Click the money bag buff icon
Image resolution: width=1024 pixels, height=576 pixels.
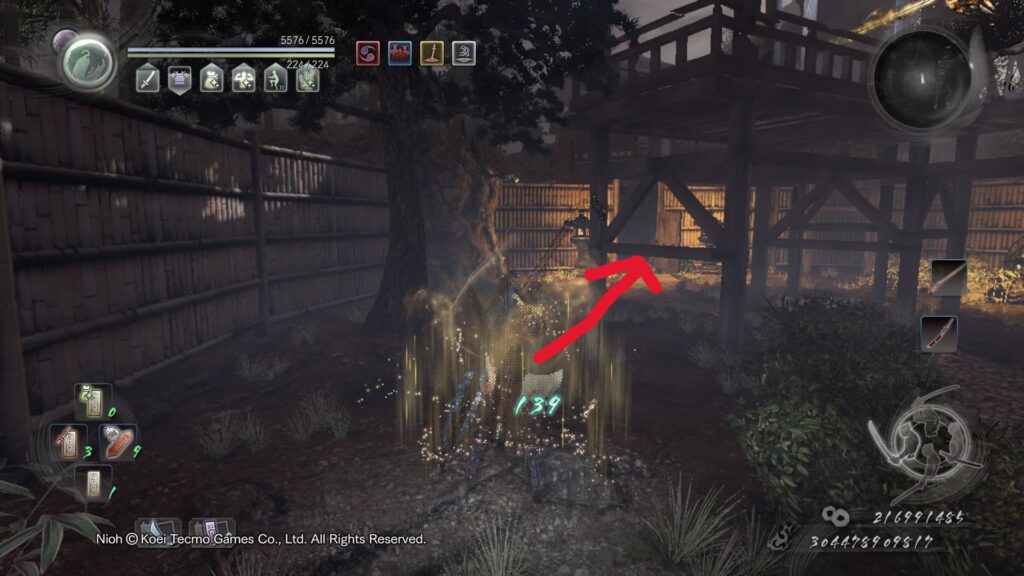coord(211,79)
